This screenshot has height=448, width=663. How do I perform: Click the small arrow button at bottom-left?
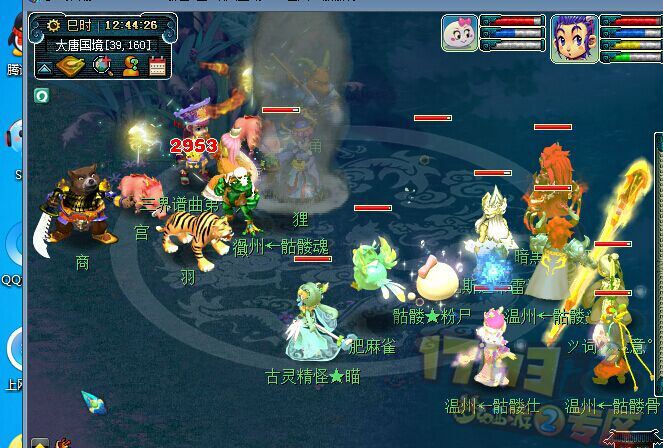point(39,442)
